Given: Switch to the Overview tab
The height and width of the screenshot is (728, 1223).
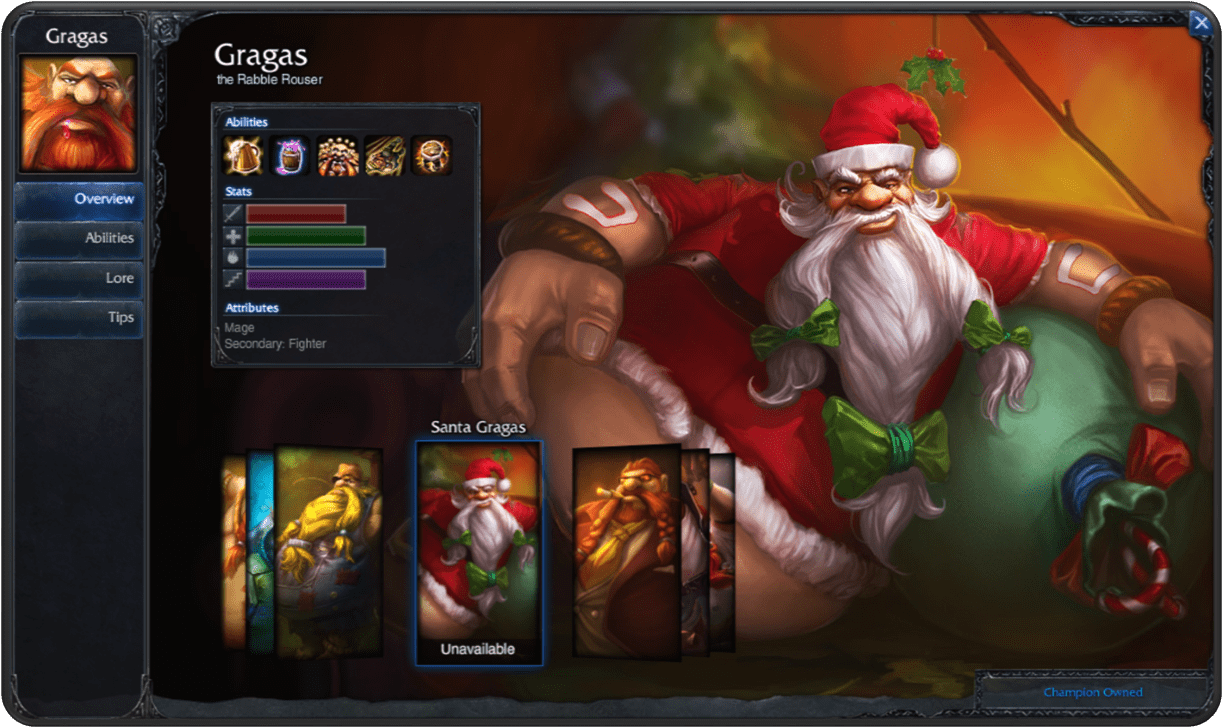Looking at the screenshot, I should tap(79, 199).
